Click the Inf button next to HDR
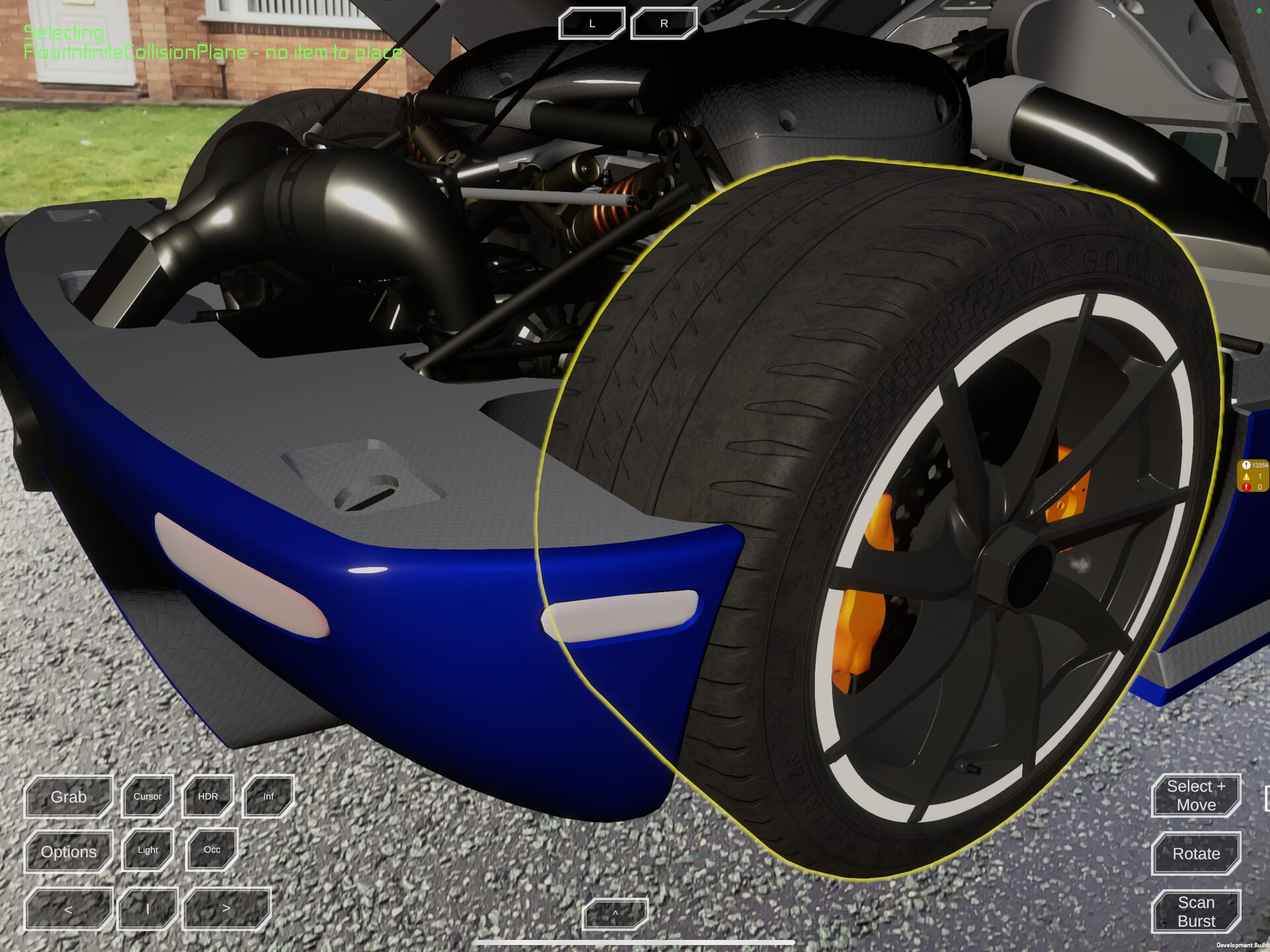This screenshot has width=1270, height=952. 269,797
